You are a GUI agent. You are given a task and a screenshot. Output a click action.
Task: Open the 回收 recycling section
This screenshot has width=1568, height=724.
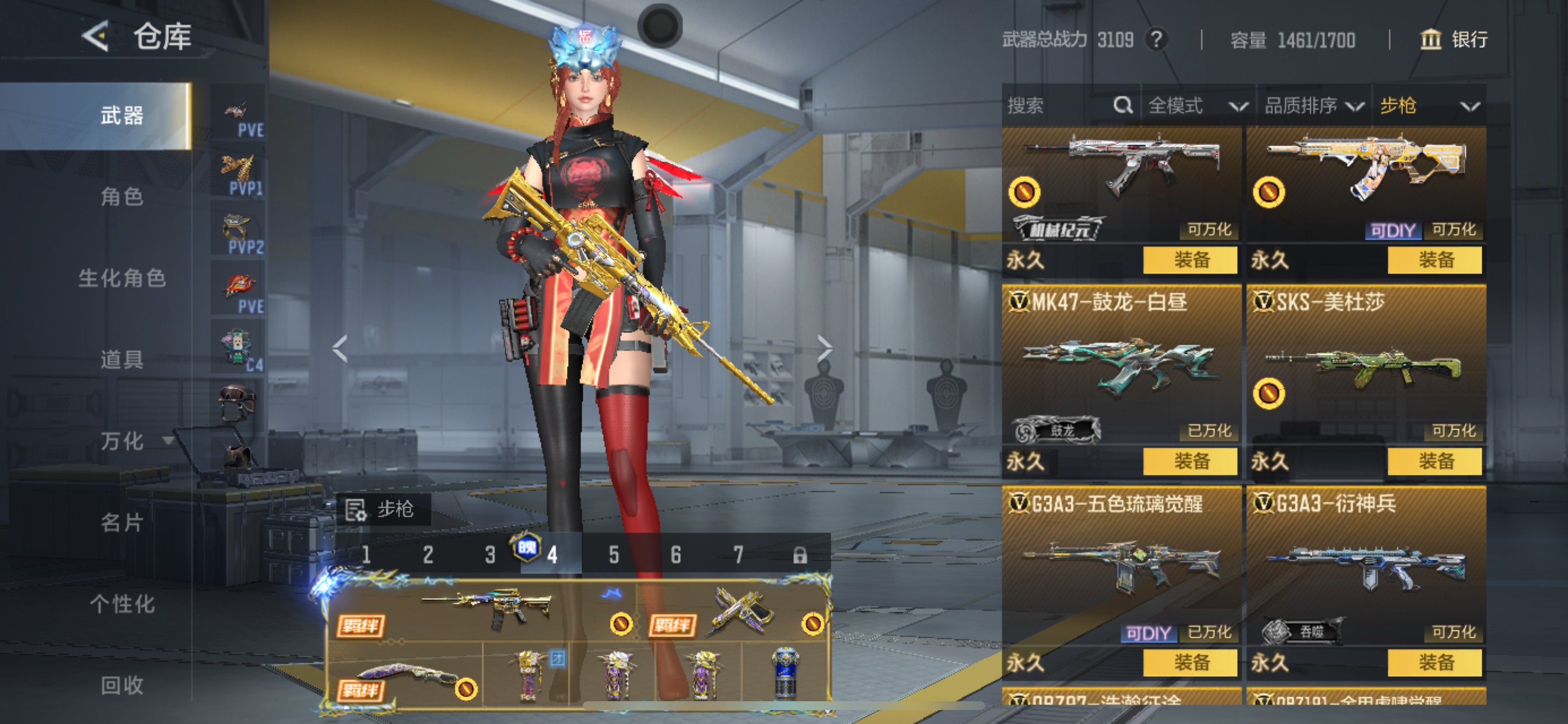point(122,685)
